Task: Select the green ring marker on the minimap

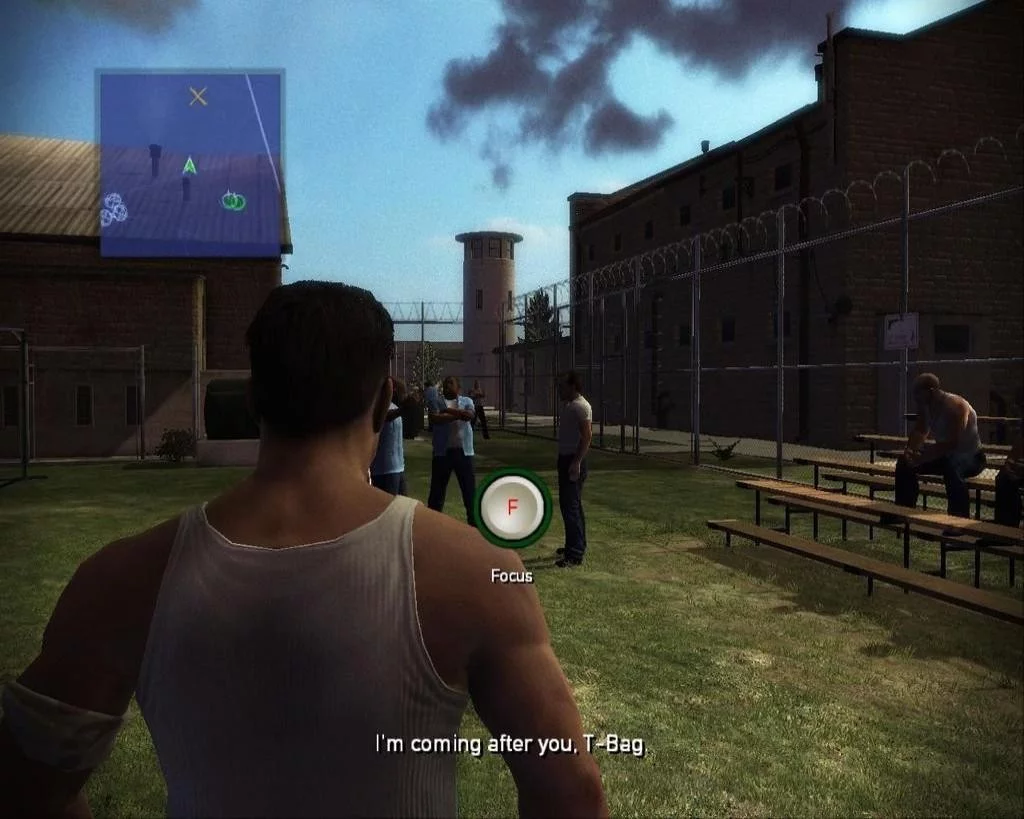Action: click(x=234, y=201)
